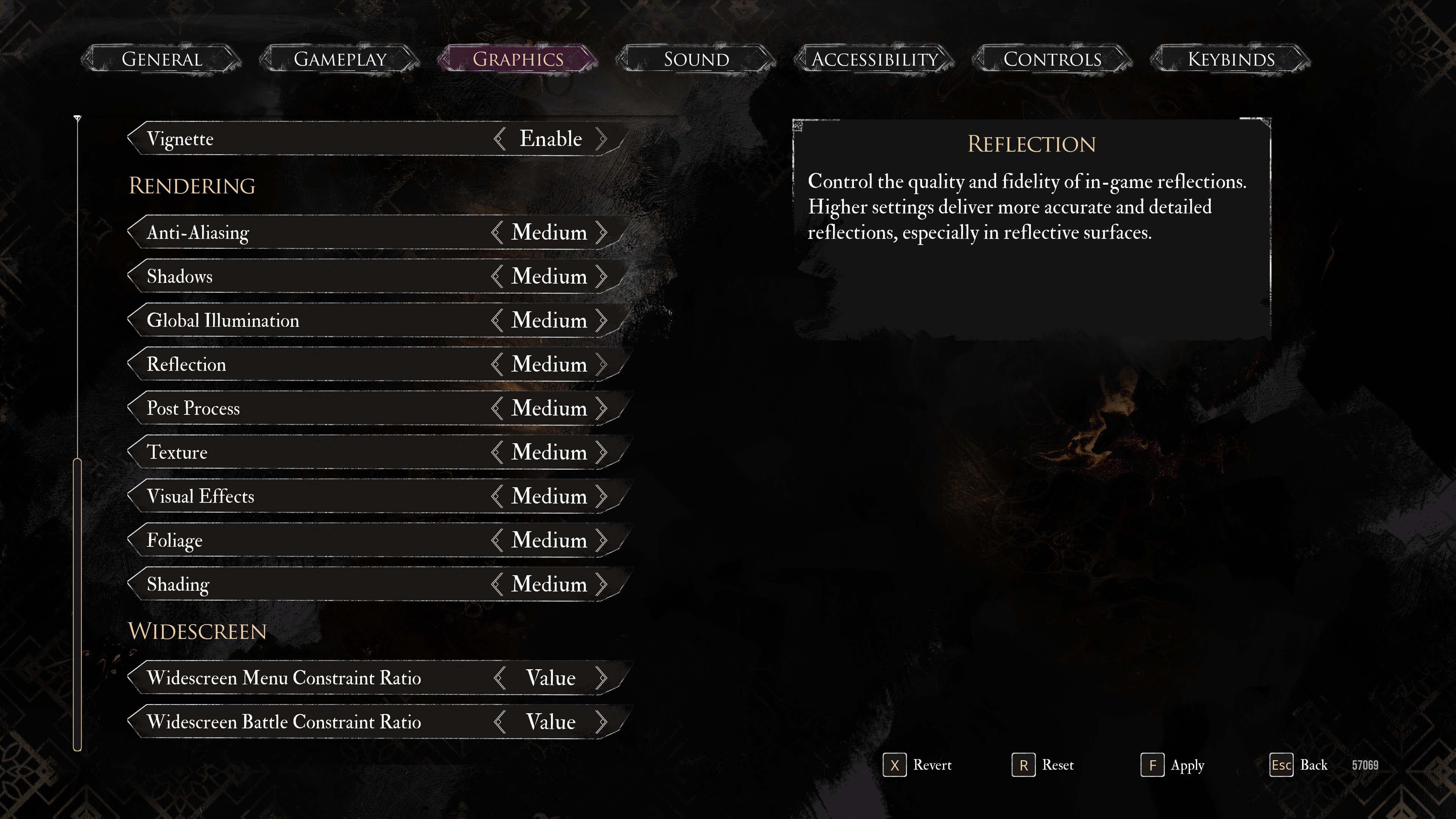The height and width of the screenshot is (819, 1456).
Task: Decrease Reflection quality using left arrow
Action: (497, 364)
